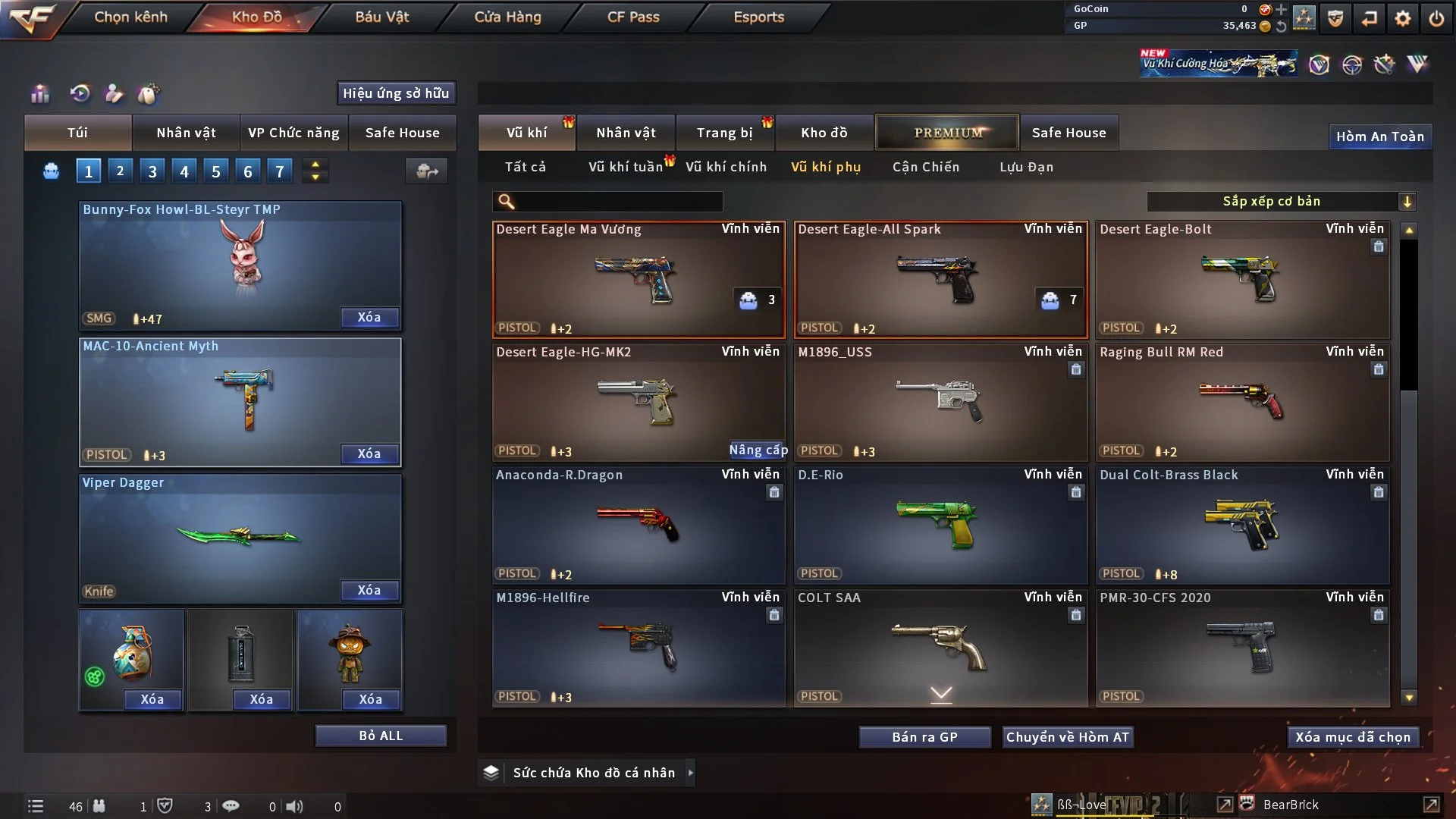Select the PREMIUM inventory tab
This screenshot has height=819, width=1456.
[x=947, y=133]
